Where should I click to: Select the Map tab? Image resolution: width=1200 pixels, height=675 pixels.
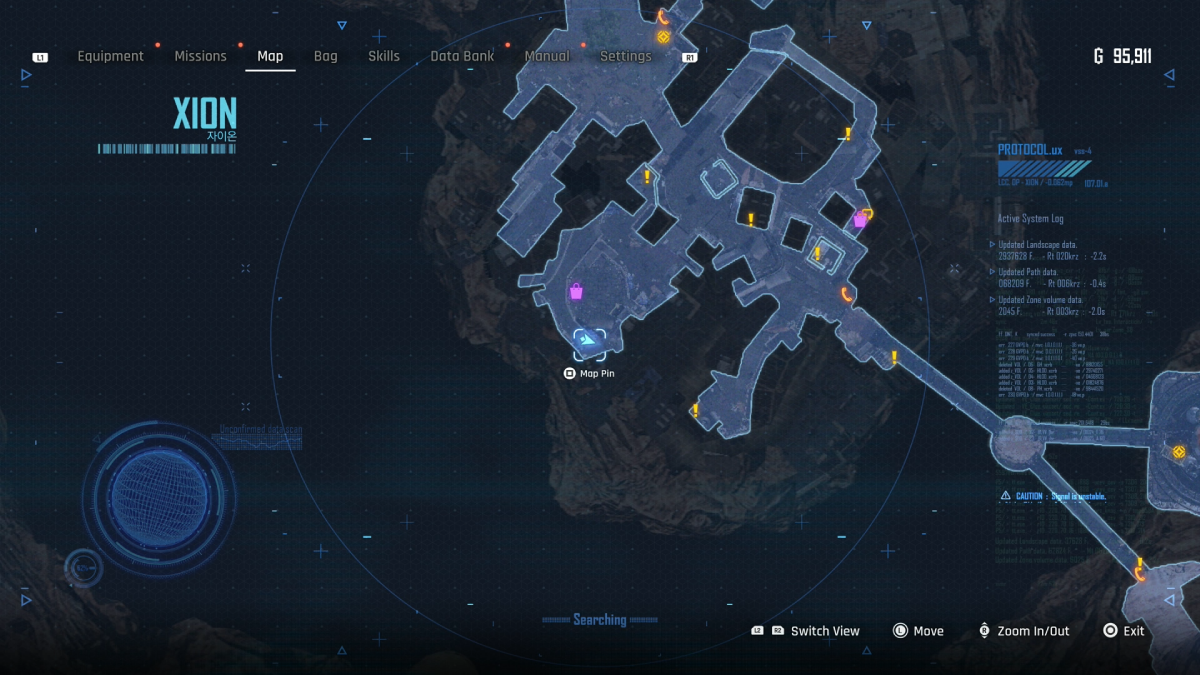(270, 57)
